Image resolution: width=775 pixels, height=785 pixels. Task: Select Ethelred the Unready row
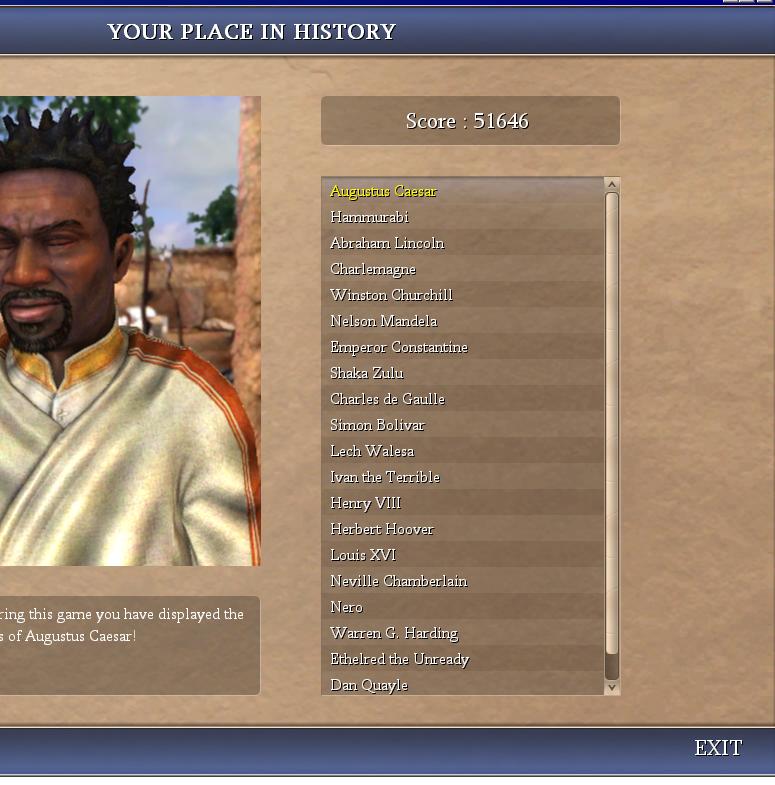coord(399,659)
